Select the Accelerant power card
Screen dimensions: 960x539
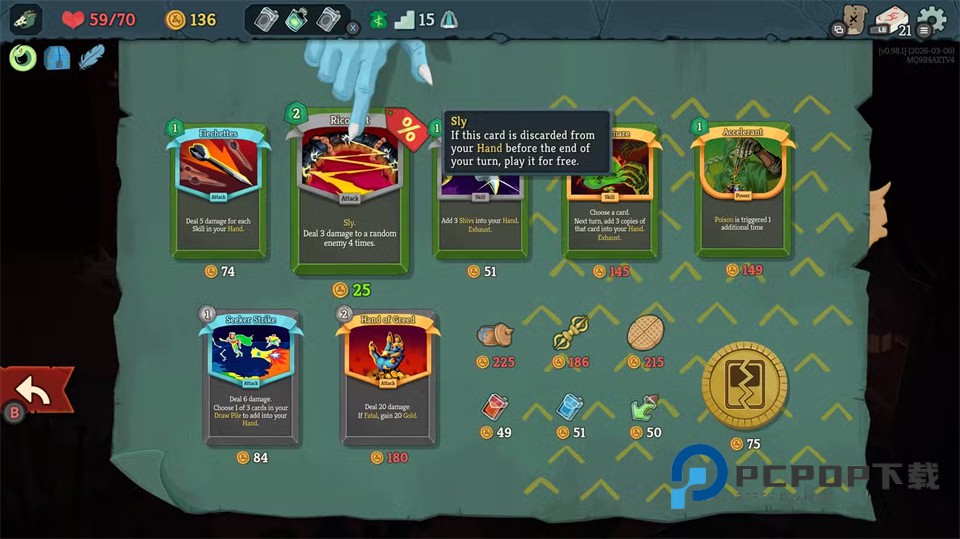[742, 188]
